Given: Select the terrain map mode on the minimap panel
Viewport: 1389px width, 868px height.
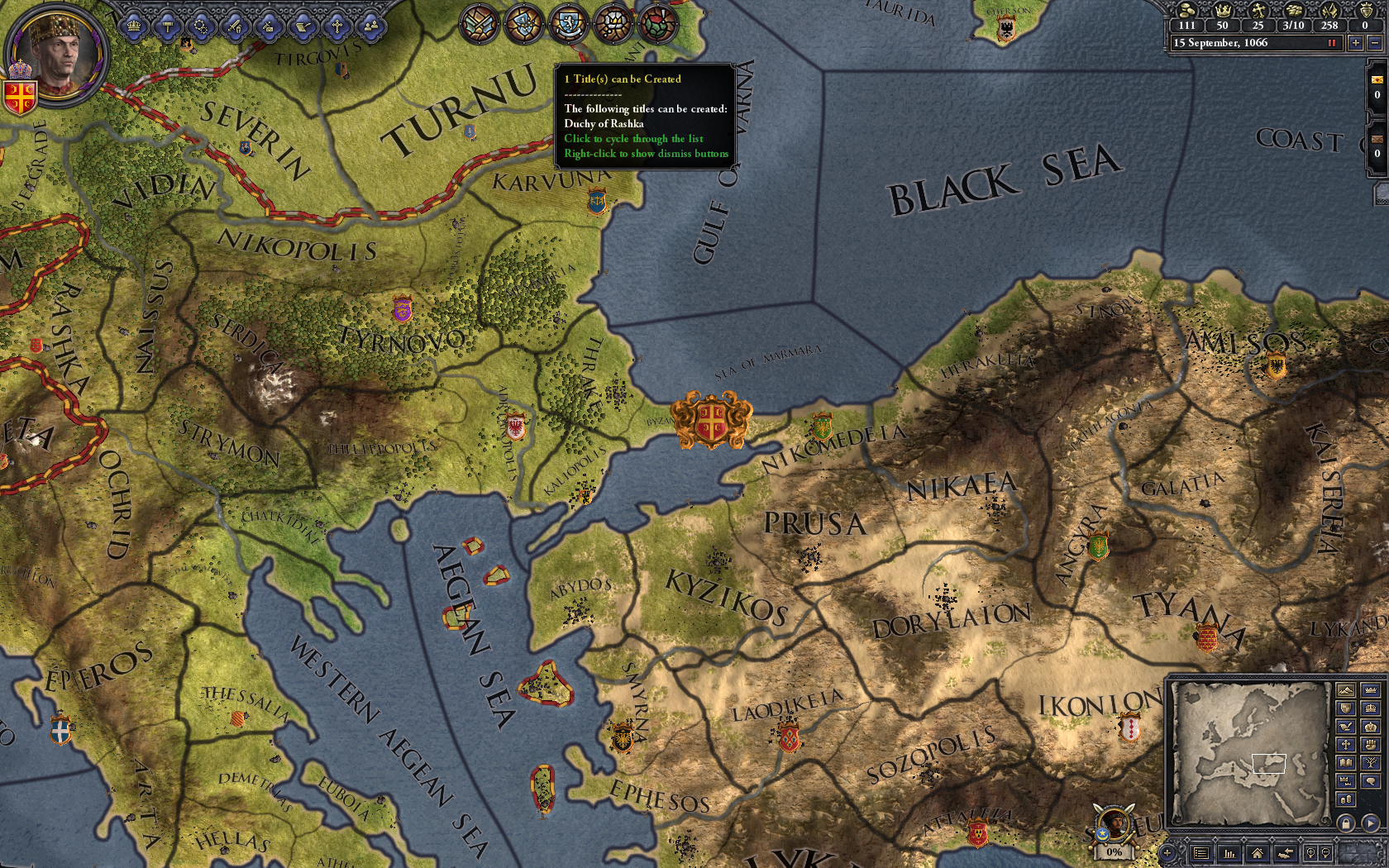Looking at the screenshot, I should tap(1346, 690).
